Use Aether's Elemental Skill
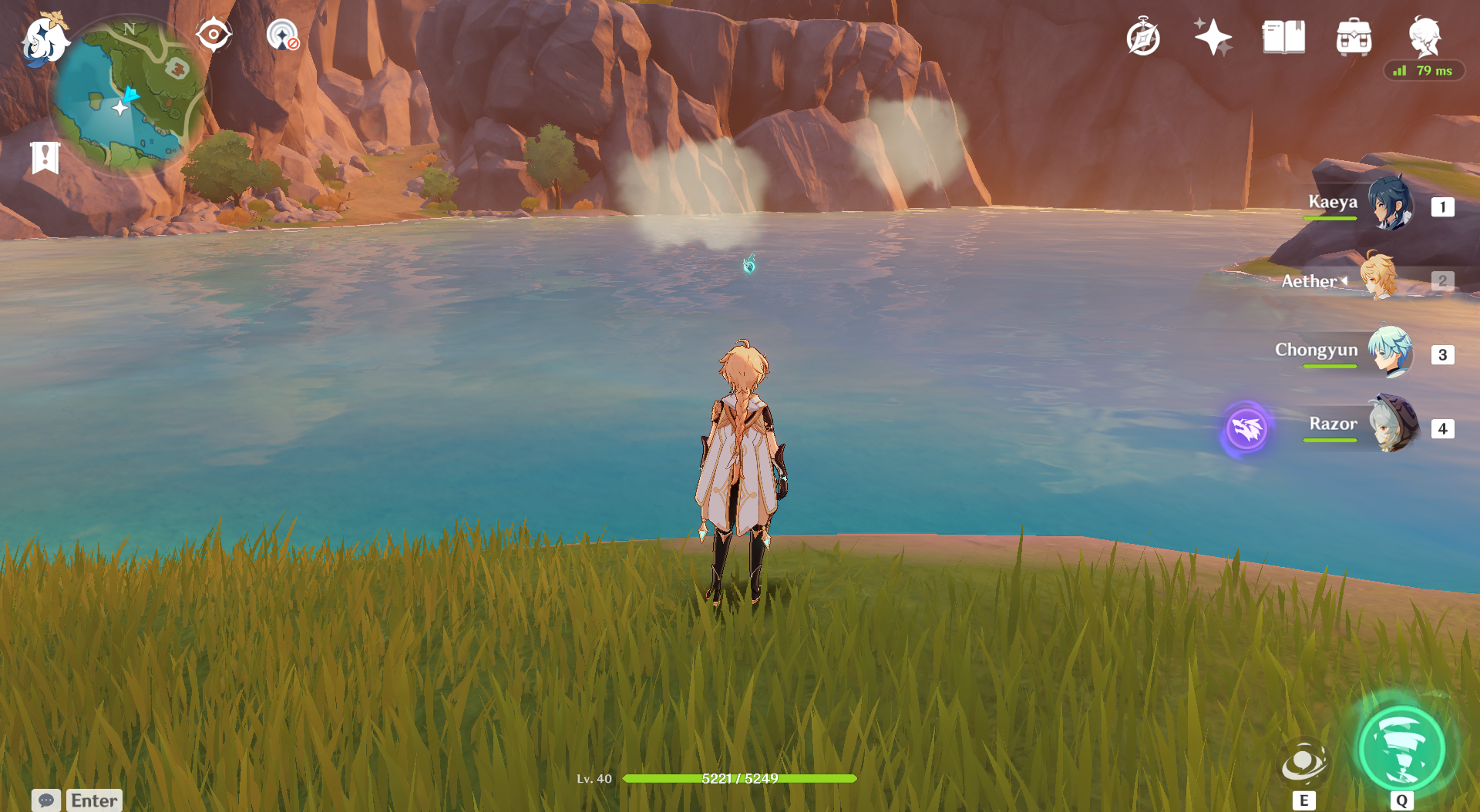This screenshot has height=812, width=1480. [x=1303, y=763]
